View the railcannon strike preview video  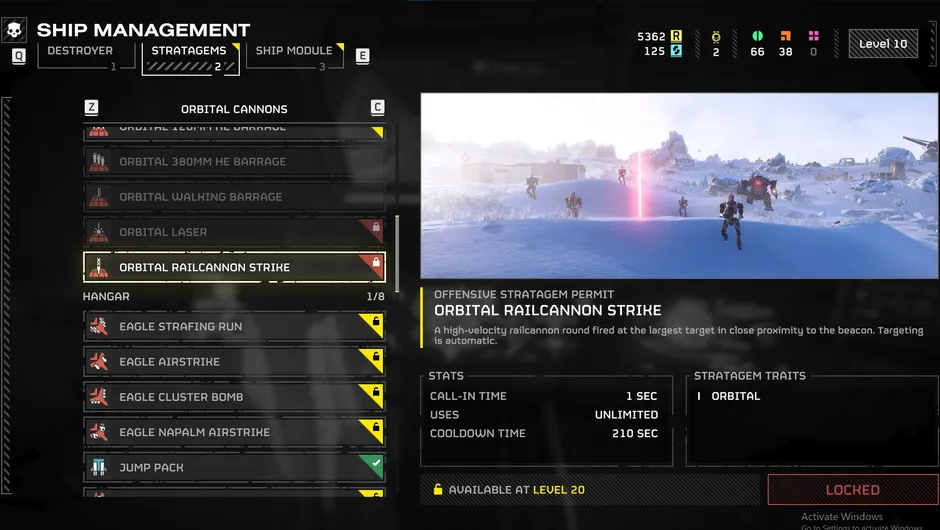click(679, 186)
